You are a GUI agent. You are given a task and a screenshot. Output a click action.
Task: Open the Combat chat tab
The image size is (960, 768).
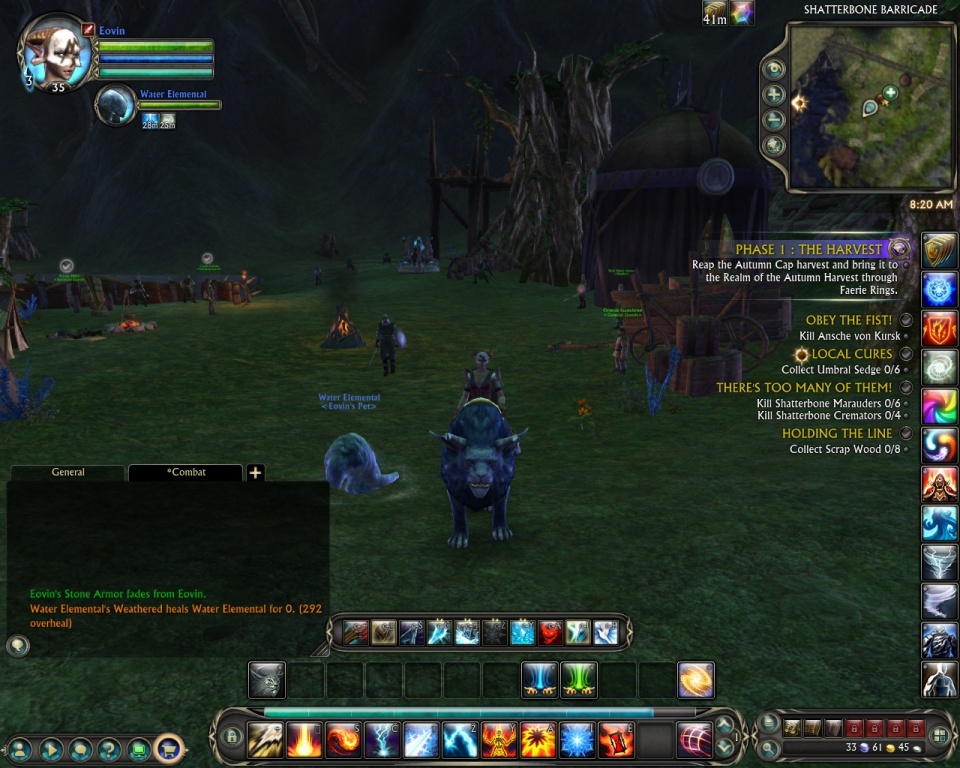(185, 472)
